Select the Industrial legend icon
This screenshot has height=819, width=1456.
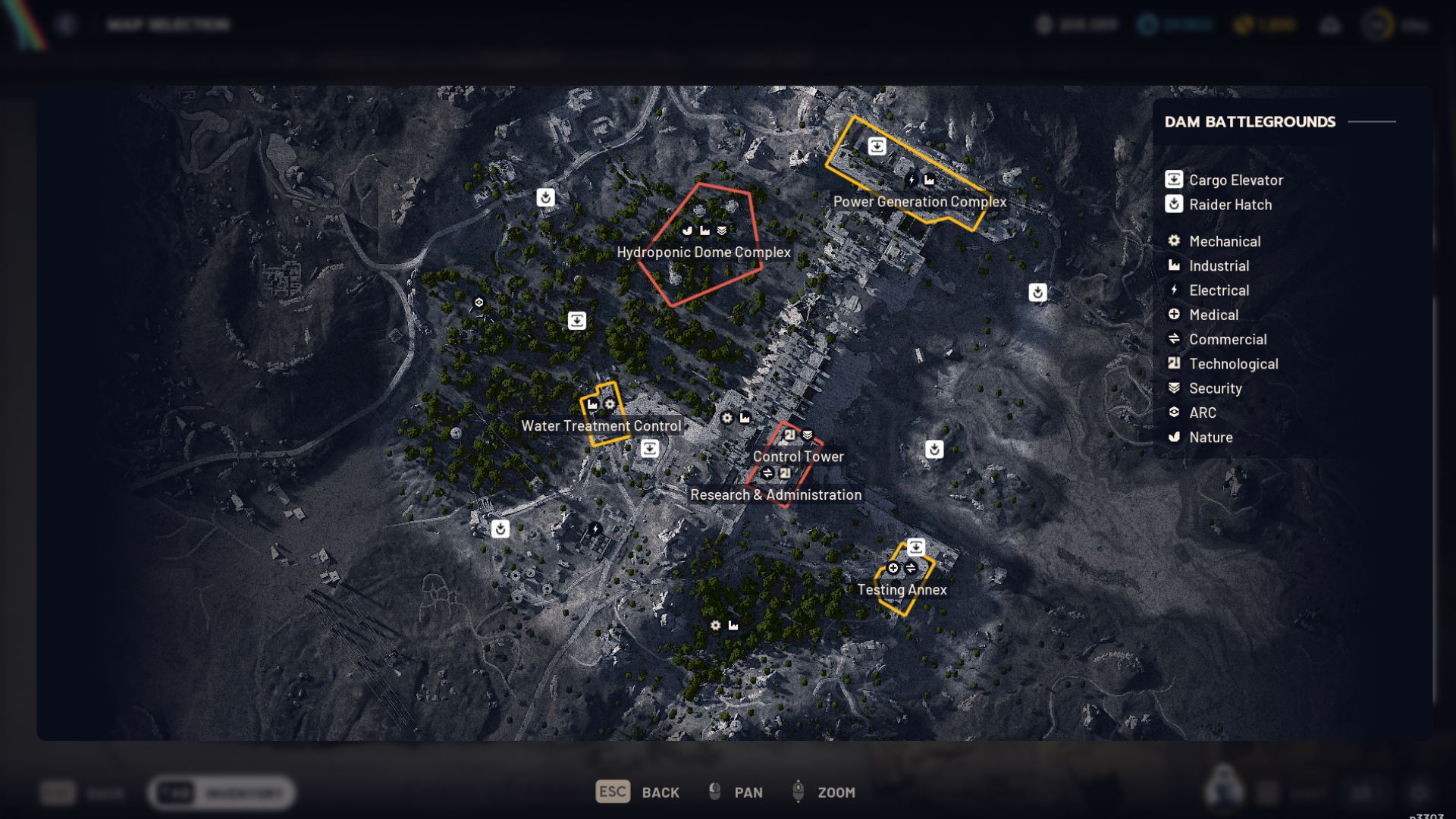[x=1174, y=265]
